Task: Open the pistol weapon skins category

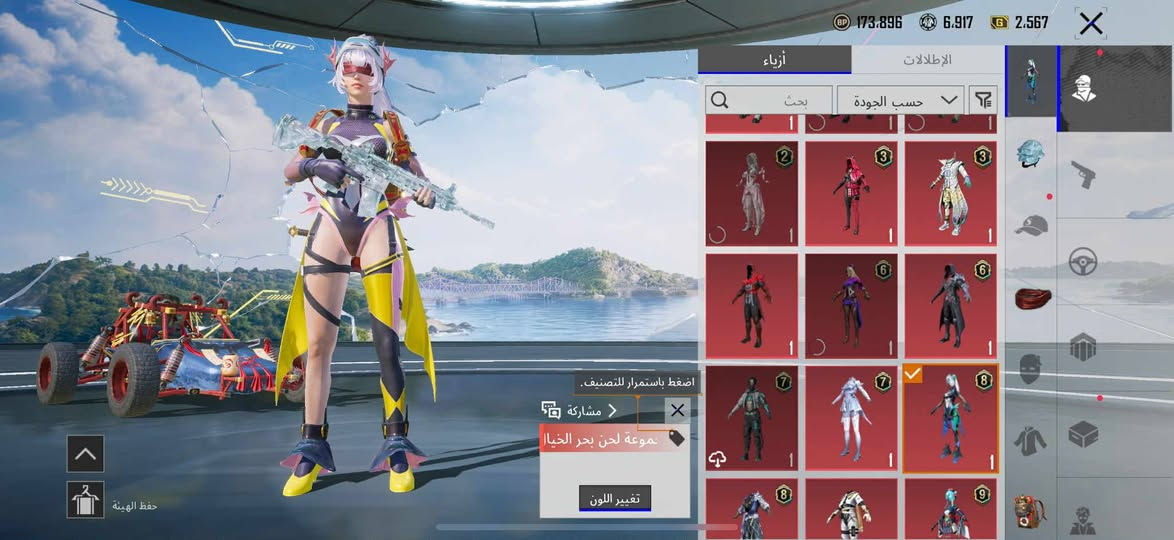Action: point(1083,176)
